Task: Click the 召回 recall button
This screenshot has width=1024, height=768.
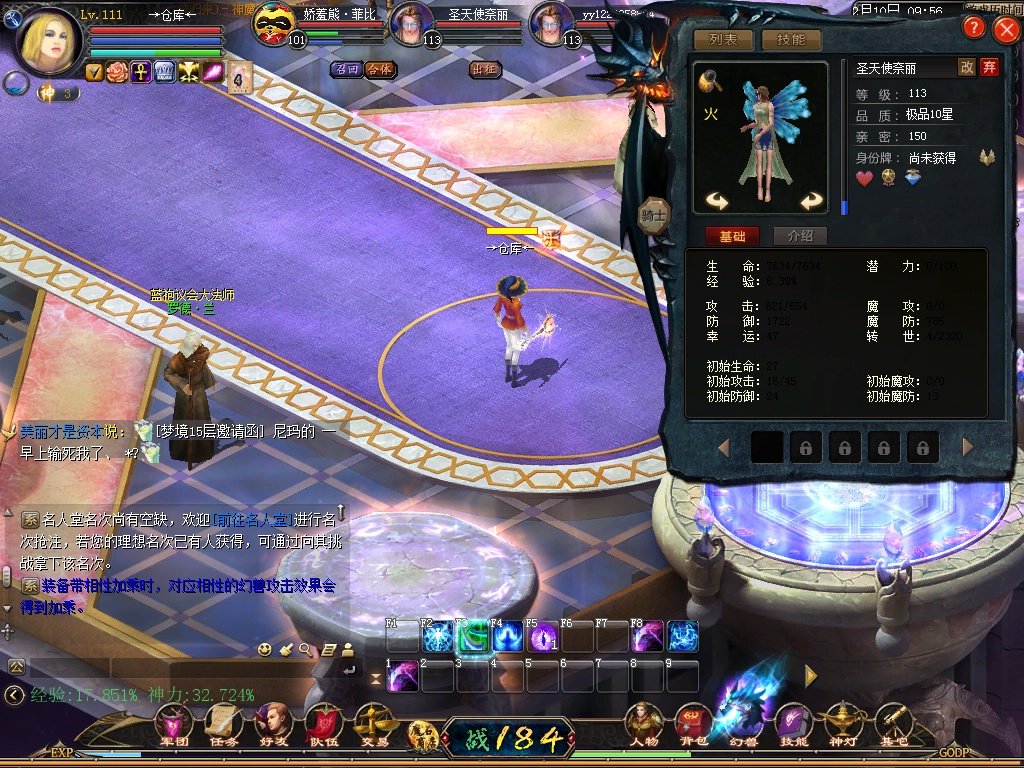Action: click(x=347, y=69)
